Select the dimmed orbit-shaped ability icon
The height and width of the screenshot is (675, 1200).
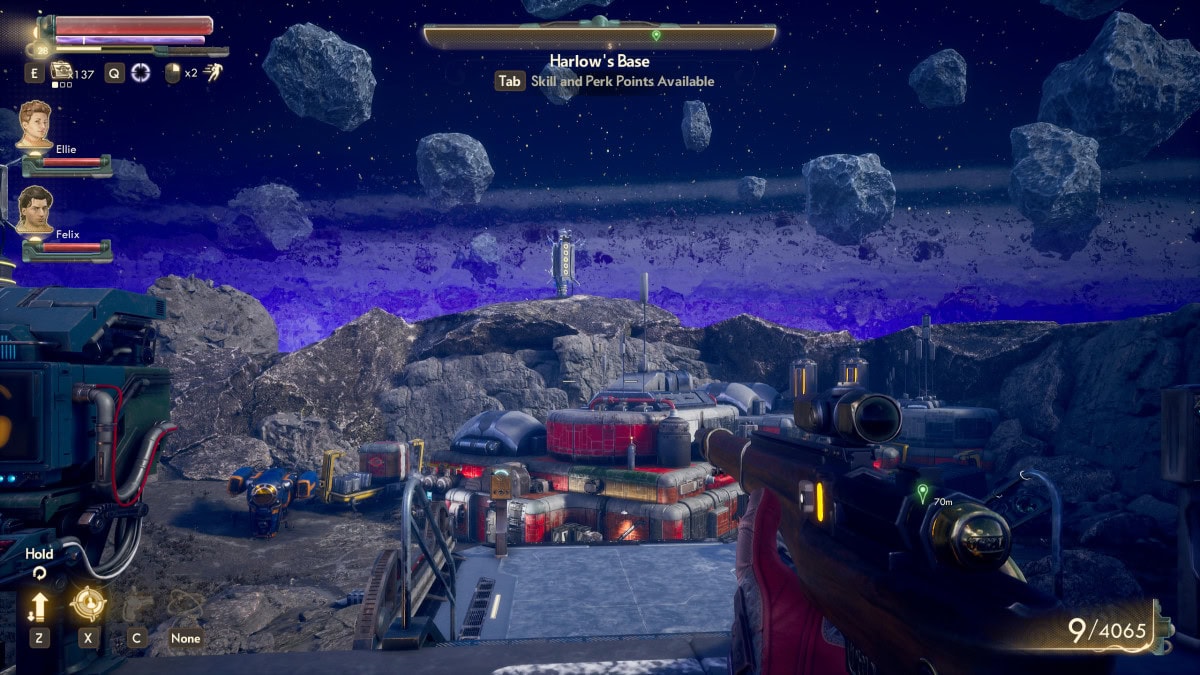tap(185, 603)
